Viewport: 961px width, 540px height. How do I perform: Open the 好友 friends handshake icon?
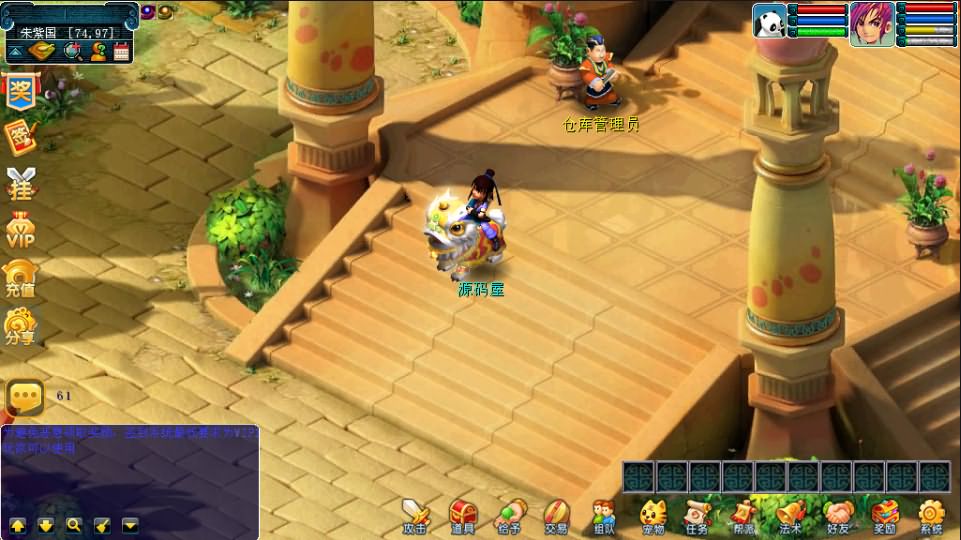838,516
